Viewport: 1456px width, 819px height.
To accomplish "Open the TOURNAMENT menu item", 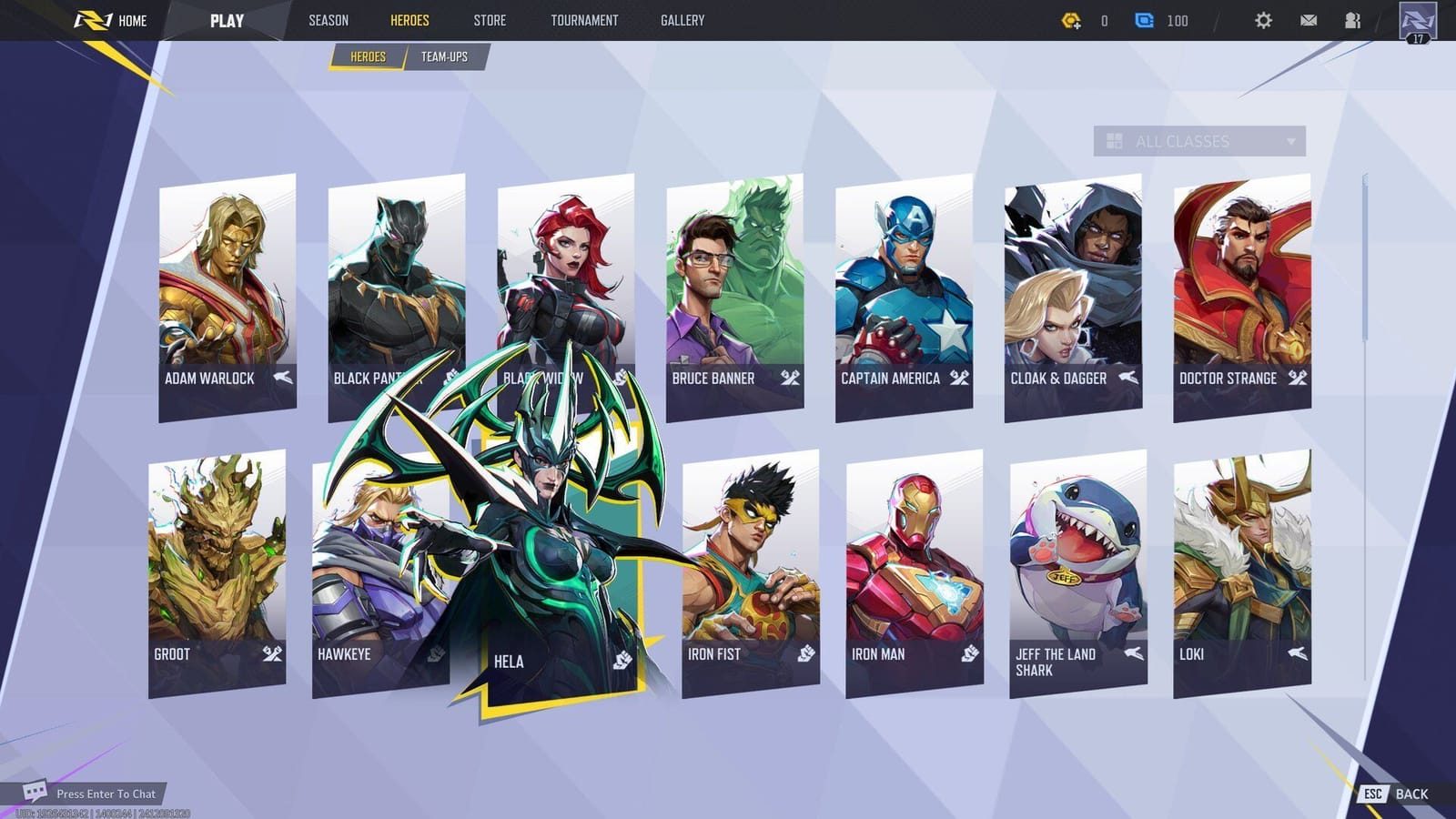I will click(583, 20).
